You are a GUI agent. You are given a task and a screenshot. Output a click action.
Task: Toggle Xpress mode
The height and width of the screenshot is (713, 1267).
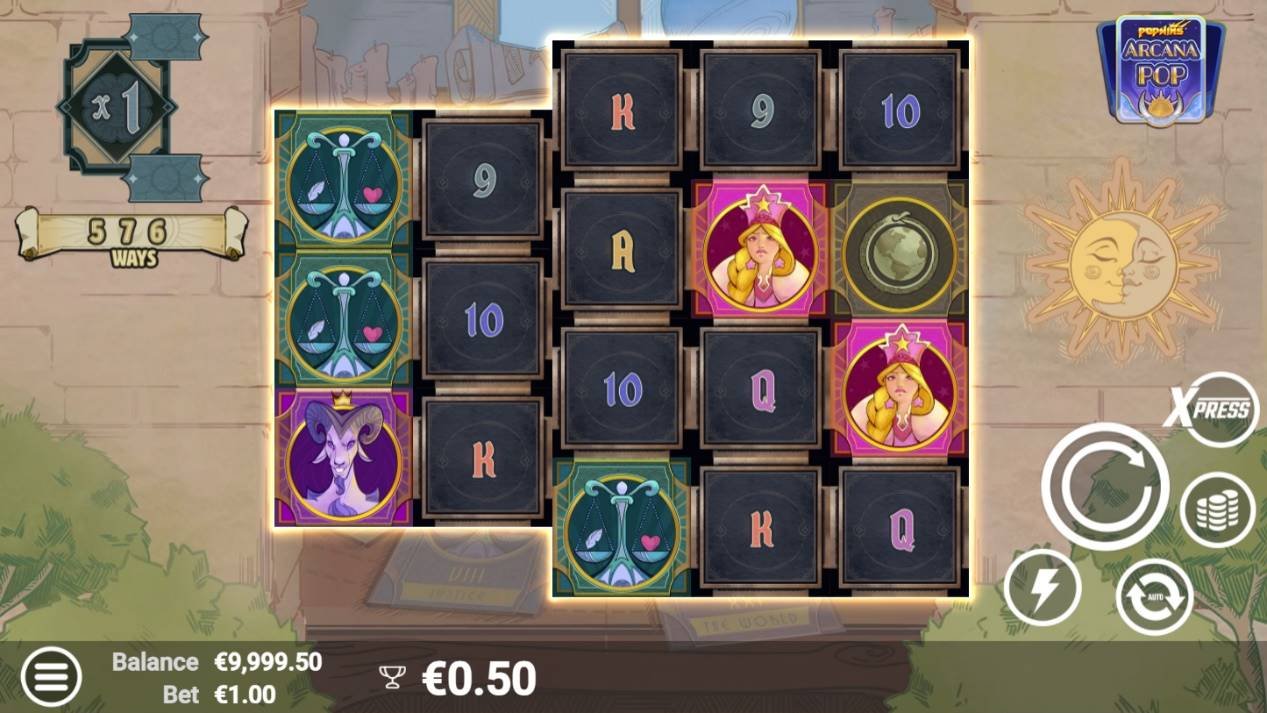pos(1213,409)
